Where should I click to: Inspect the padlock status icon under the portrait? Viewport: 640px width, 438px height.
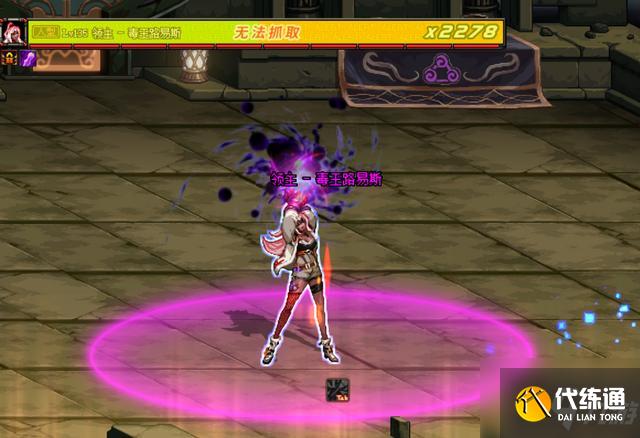pyautogui.click(x=9, y=59)
